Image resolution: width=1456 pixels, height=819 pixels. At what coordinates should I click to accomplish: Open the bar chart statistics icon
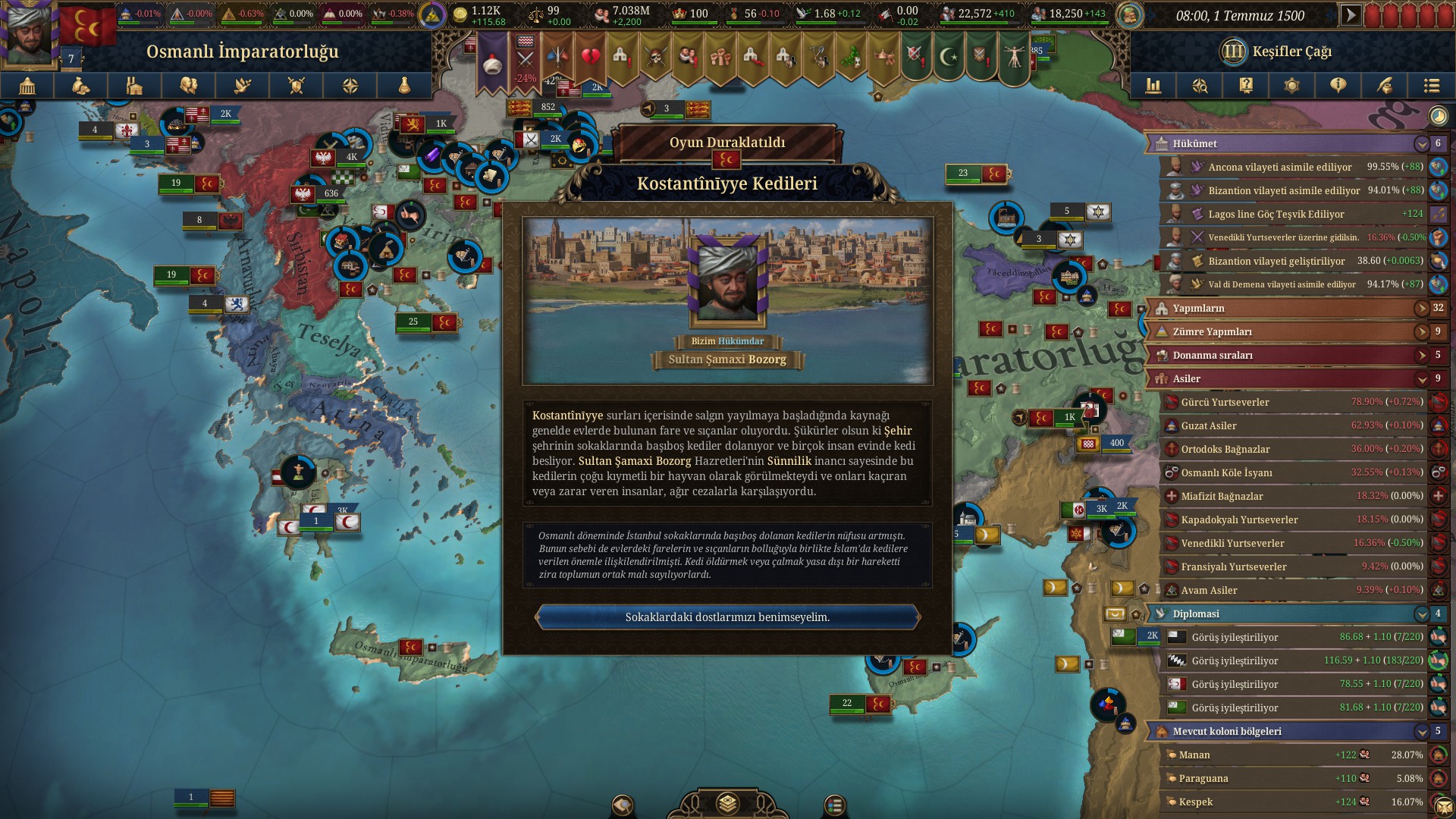point(1153,86)
